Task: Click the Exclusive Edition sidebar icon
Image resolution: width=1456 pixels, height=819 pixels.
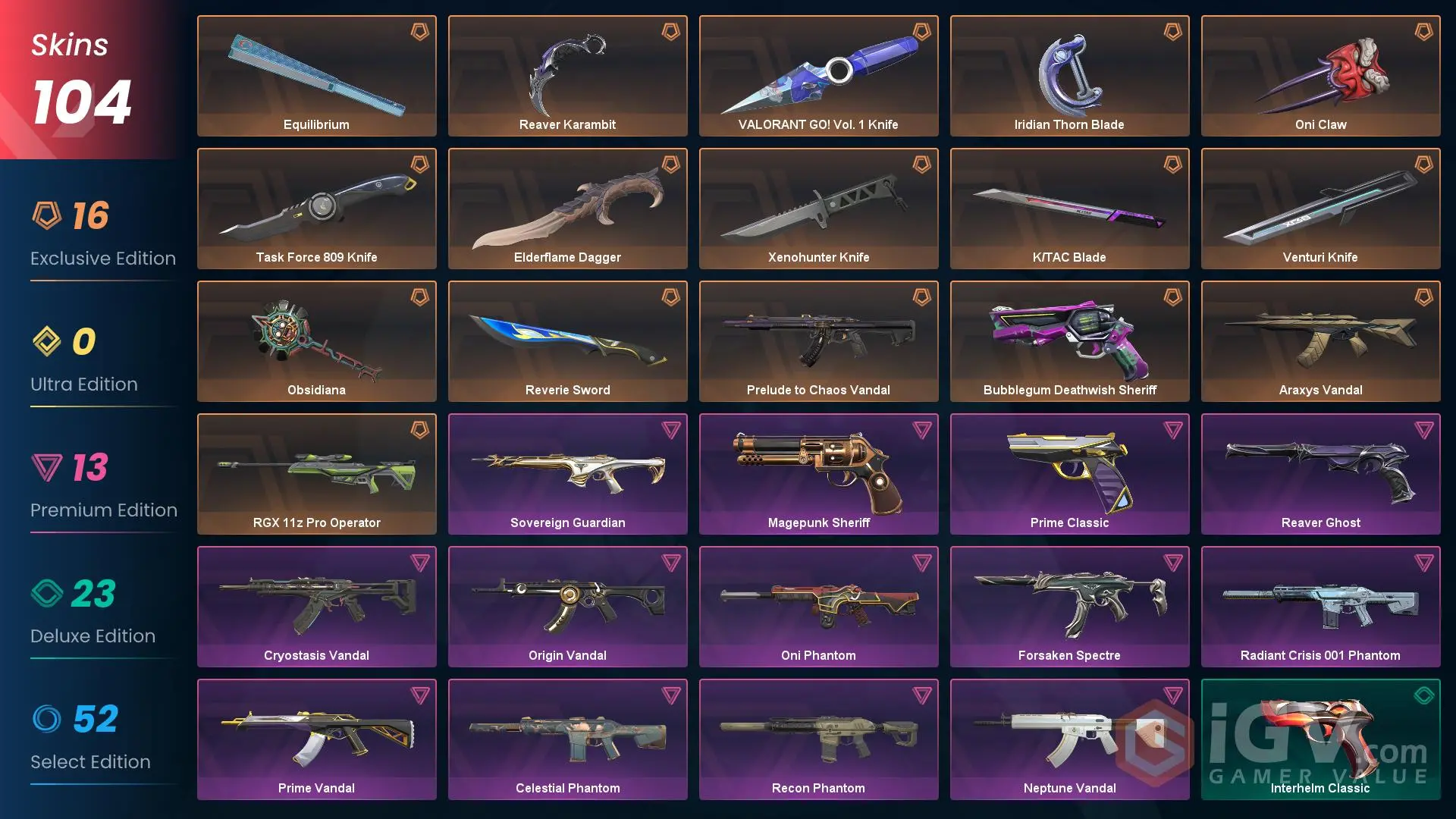Action: point(47,216)
